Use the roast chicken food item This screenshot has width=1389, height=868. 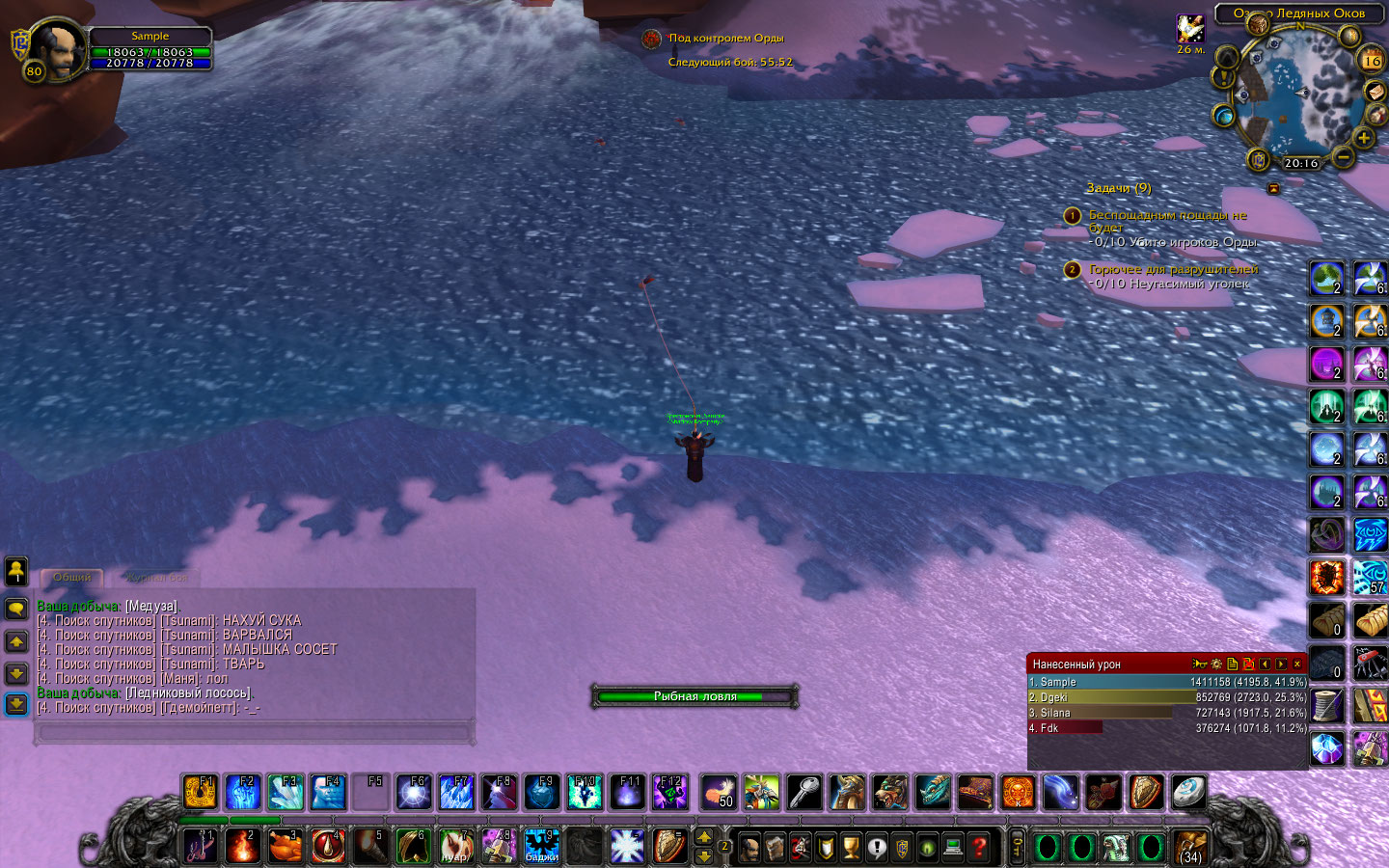click(x=286, y=846)
